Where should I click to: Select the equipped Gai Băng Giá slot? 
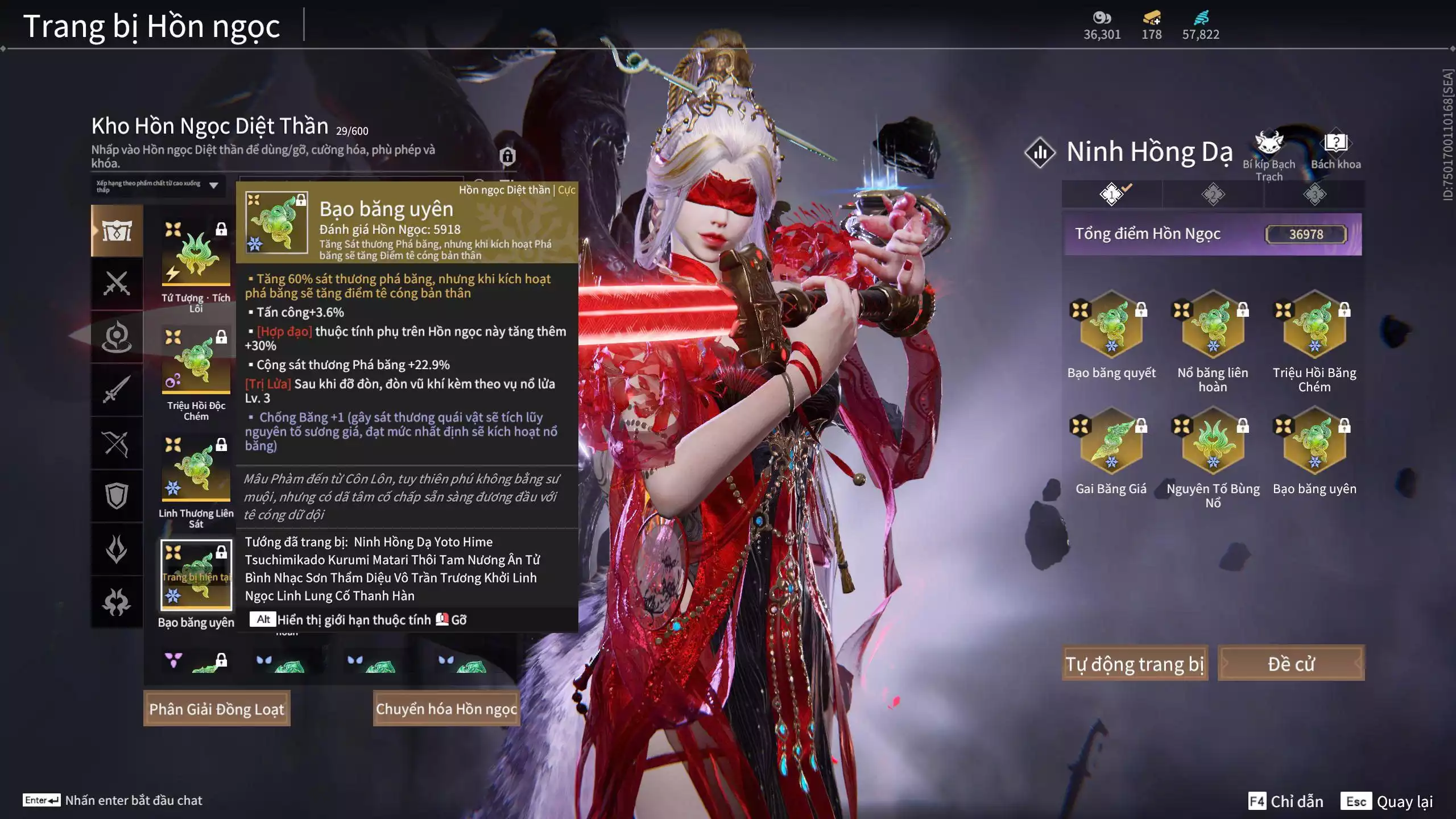(x=1111, y=441)
